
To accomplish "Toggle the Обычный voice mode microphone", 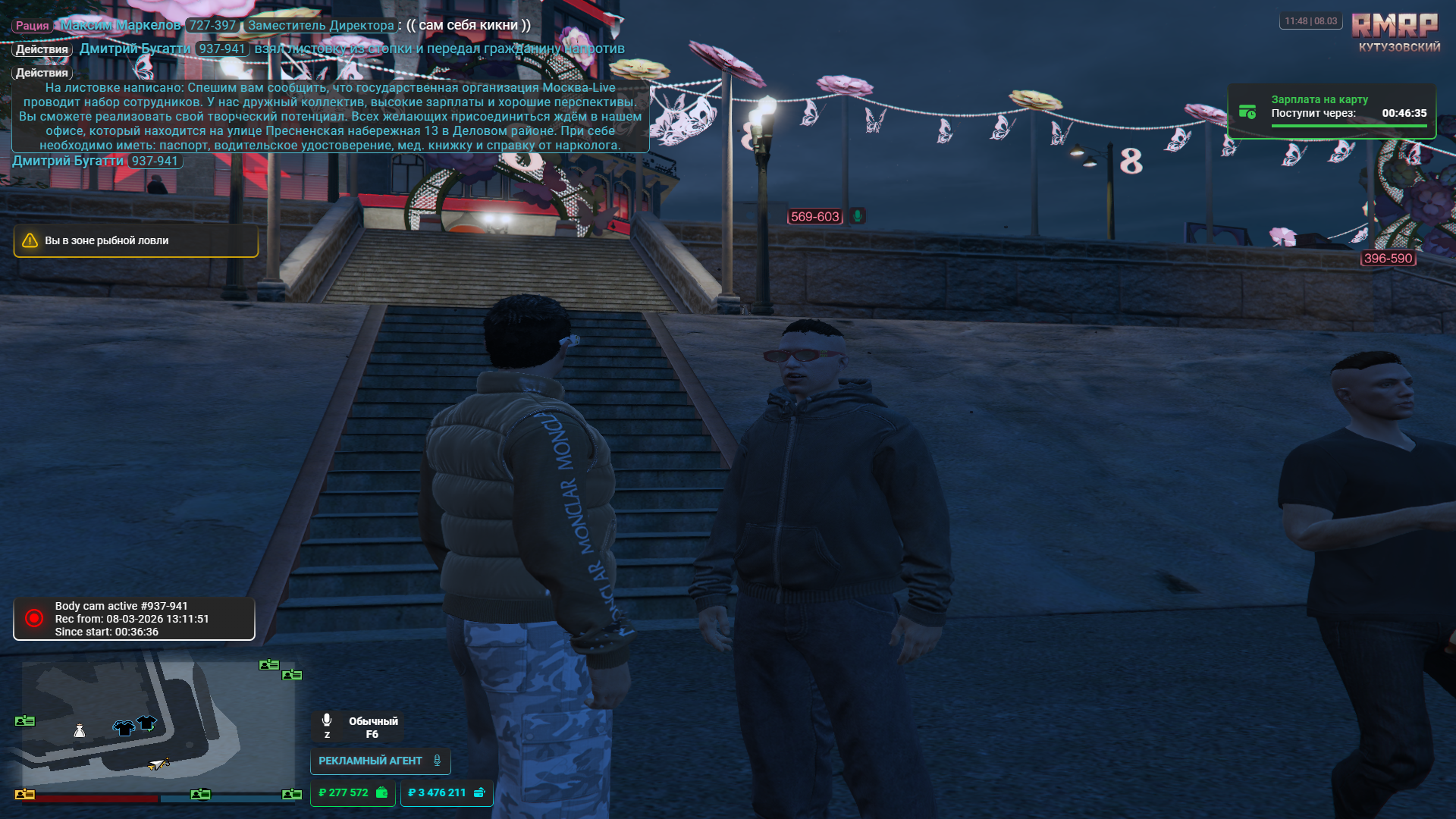I will click(327, 720).
